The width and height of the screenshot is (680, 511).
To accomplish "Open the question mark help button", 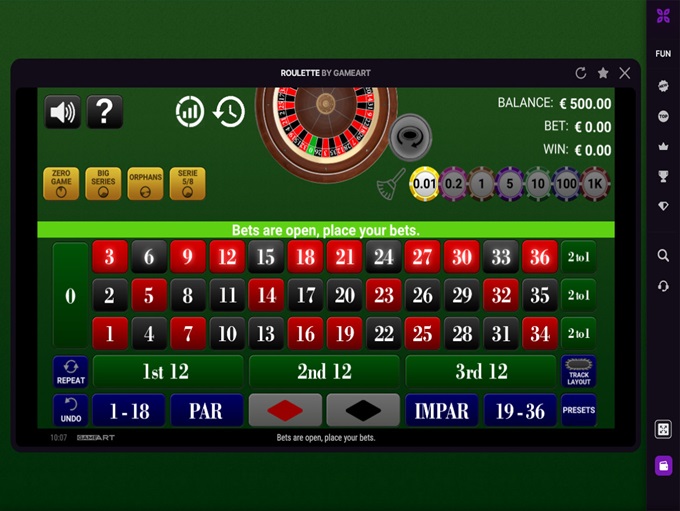I will [105, 112].
